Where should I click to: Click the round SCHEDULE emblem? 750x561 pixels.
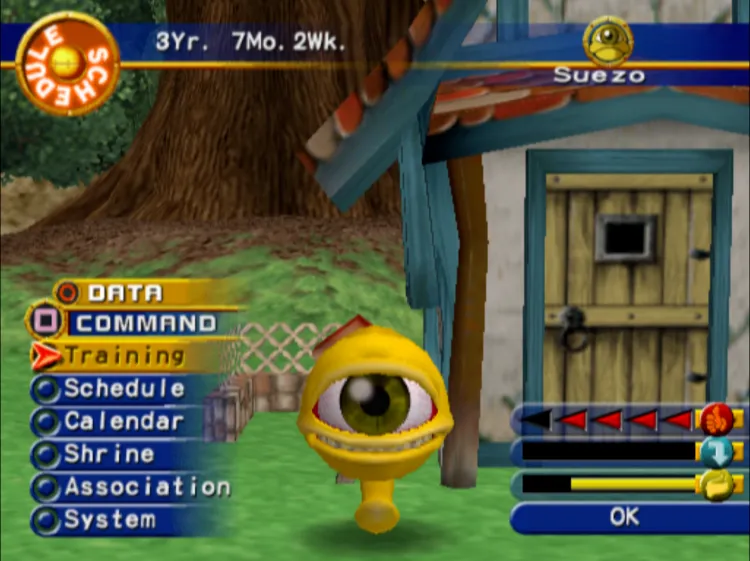(x=68, y=62)
